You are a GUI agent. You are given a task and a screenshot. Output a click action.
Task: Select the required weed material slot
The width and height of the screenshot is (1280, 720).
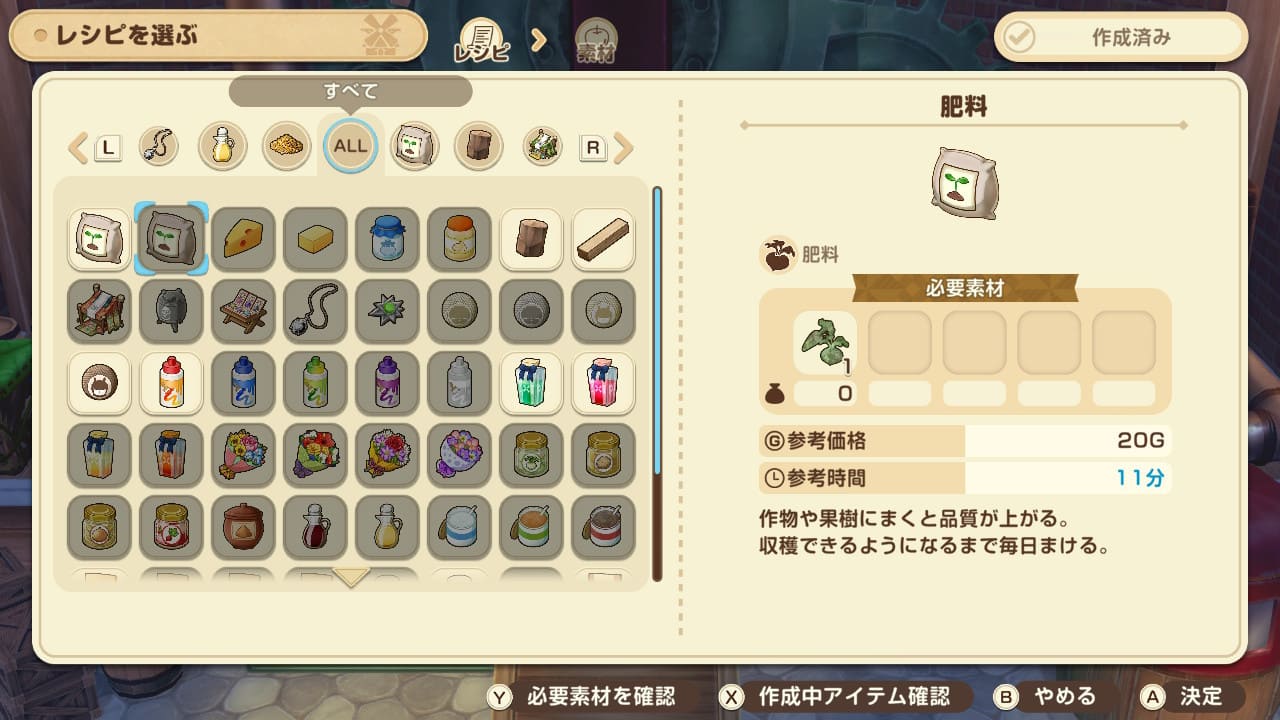[x=825, y=342]
